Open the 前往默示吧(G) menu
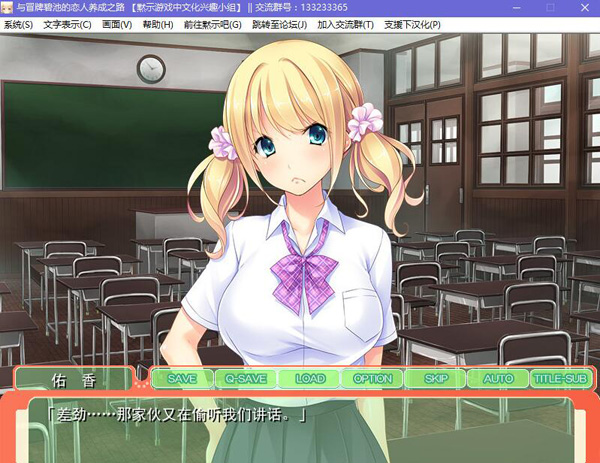Viewport: 600px width, 463px height. [x=212, y=24]
